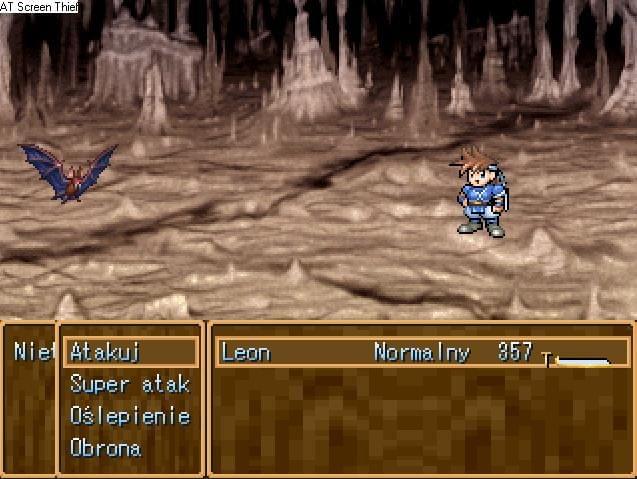Image resolution: width=637 pixels, height=479 pixels.
Task: Select Leon's party status row
Action: point(422,352)
